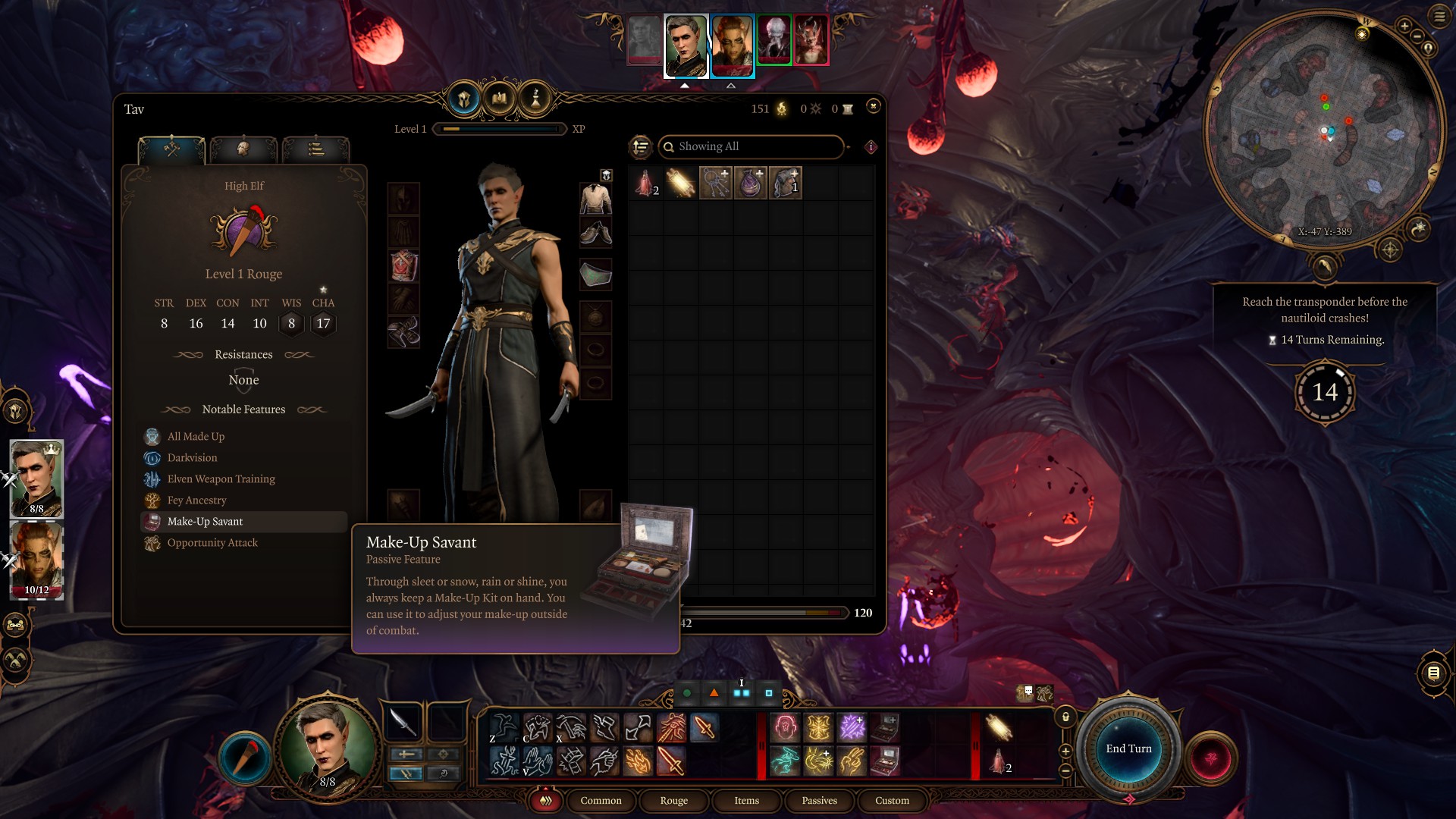Select the All Made Up feature
Screen dimensions: 1456x819
[196, 436]
